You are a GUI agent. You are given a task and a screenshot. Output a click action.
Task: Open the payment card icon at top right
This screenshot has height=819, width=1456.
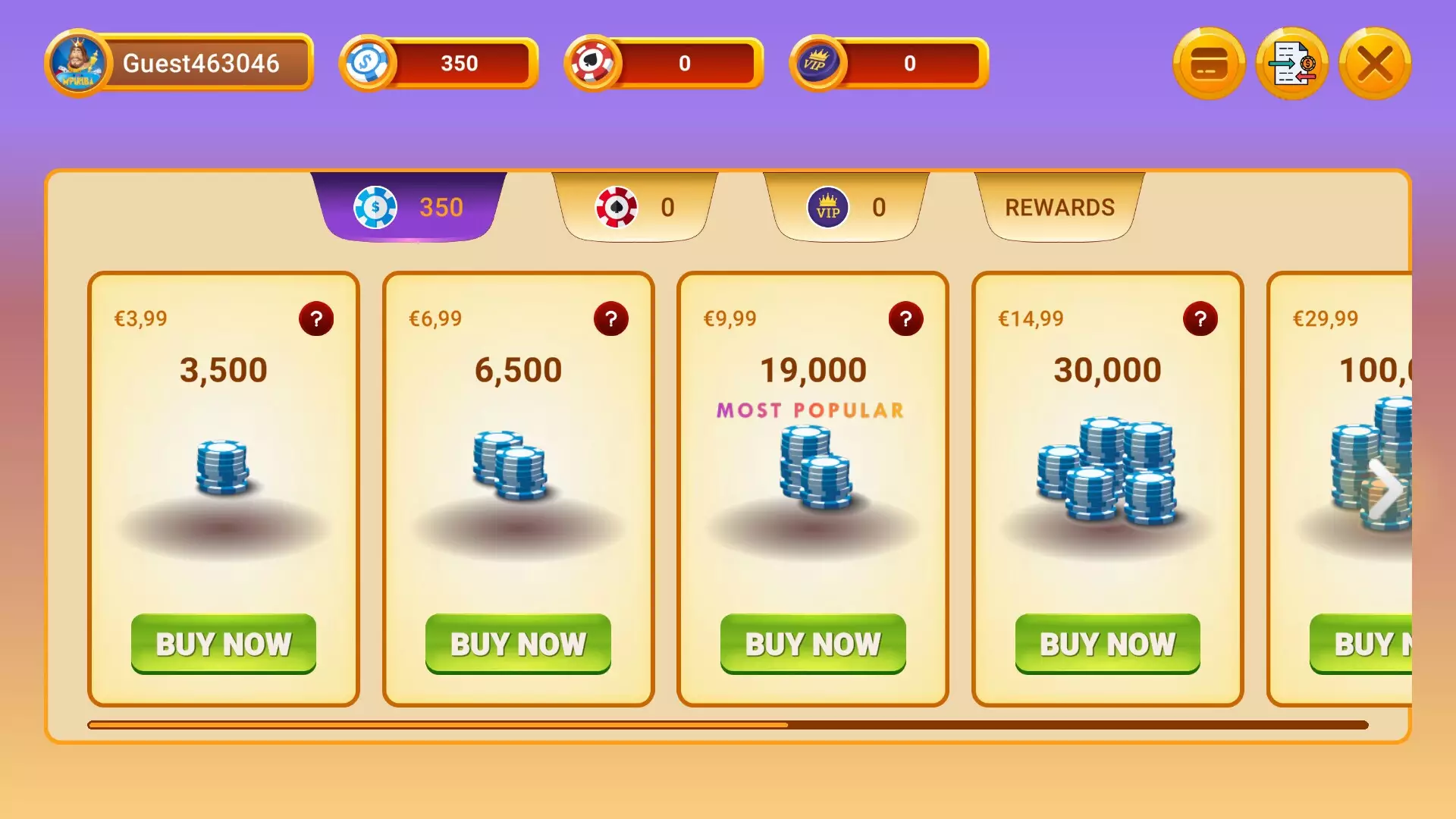[x=1209, y=64]
